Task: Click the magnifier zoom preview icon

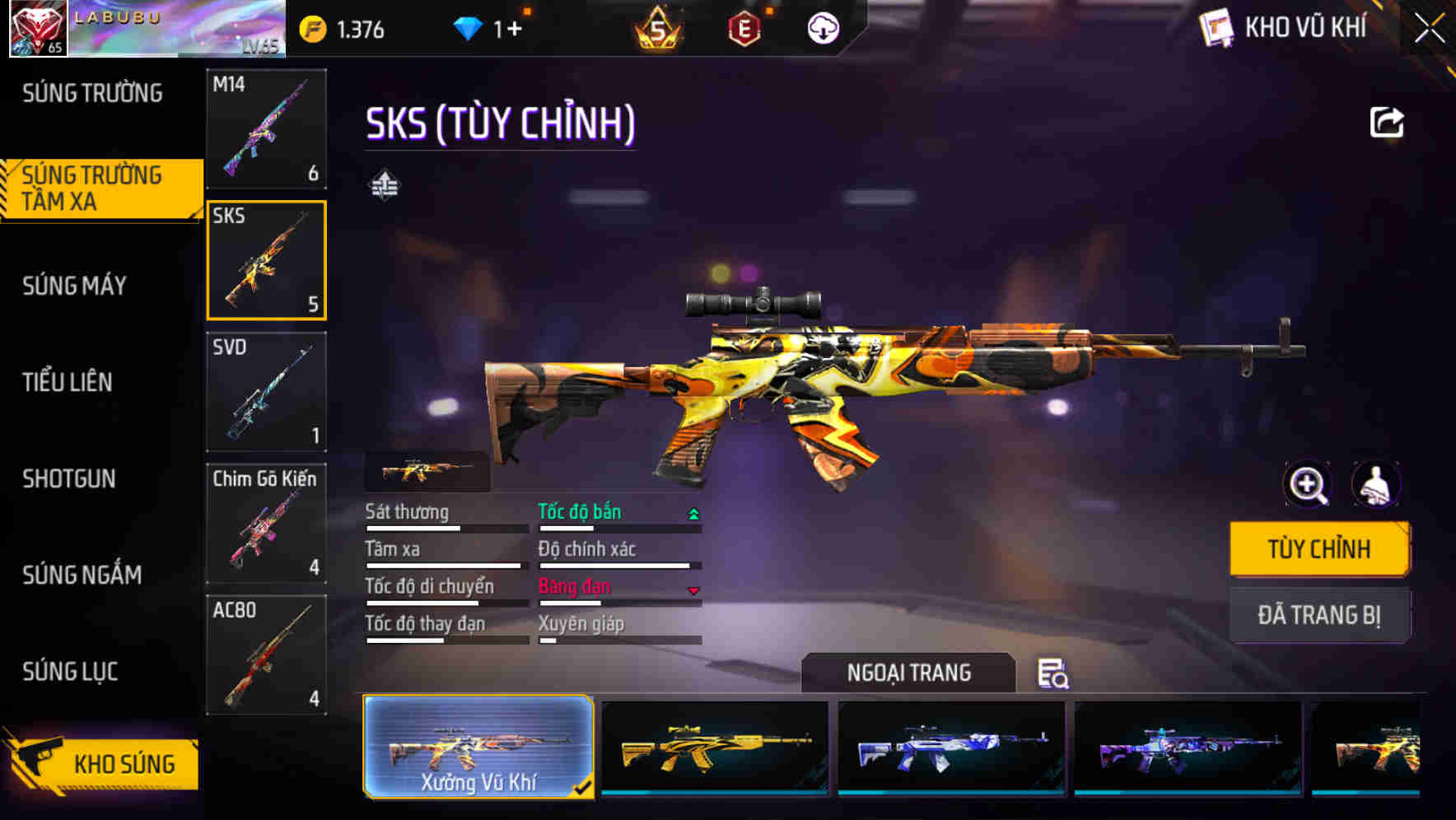Action: (1308, 485)
